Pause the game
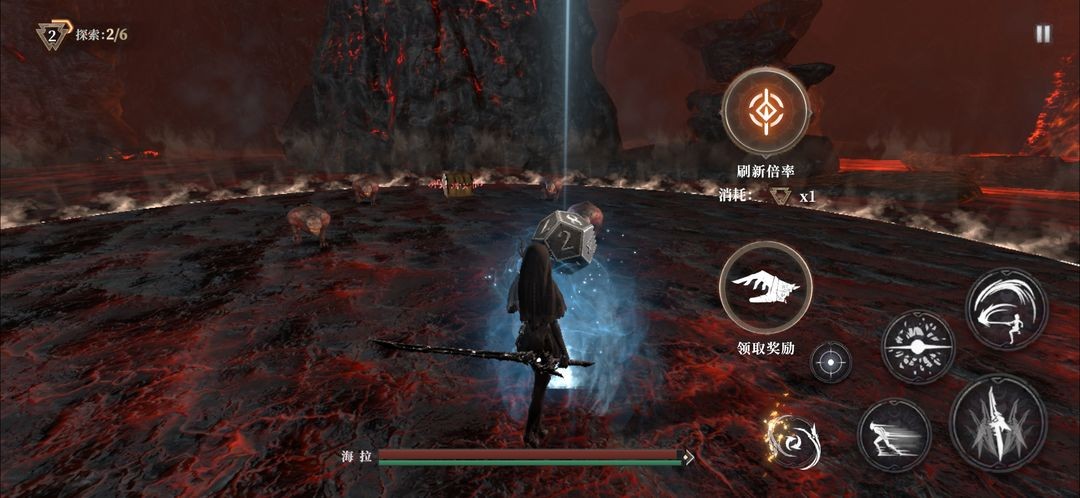 [1043, 34]
